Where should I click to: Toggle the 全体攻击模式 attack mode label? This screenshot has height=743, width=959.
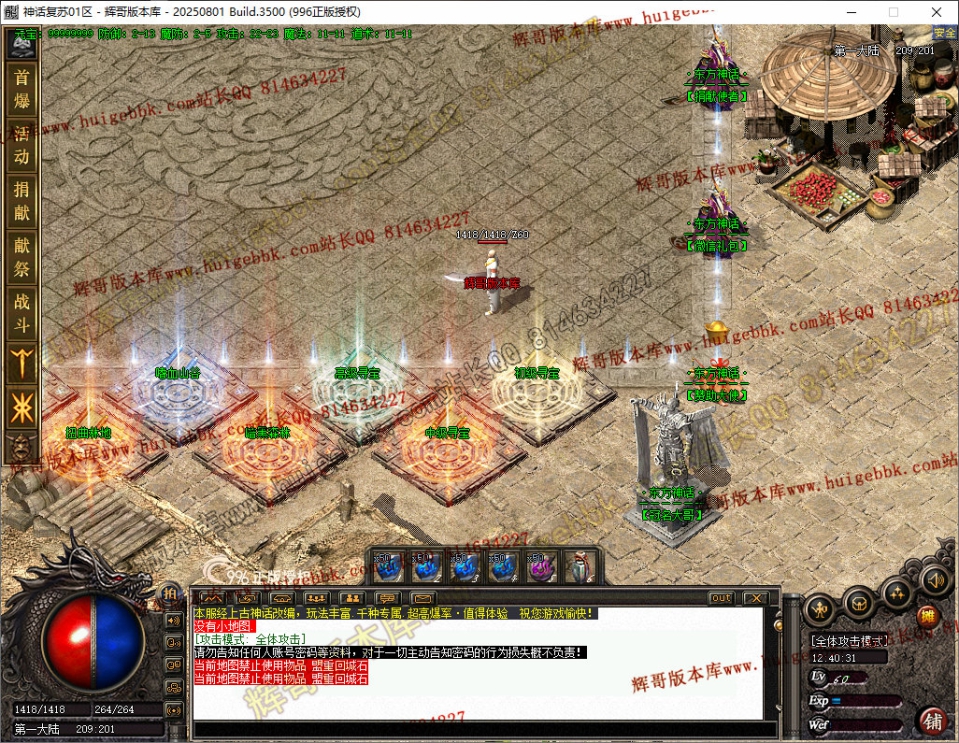[849, 640]
